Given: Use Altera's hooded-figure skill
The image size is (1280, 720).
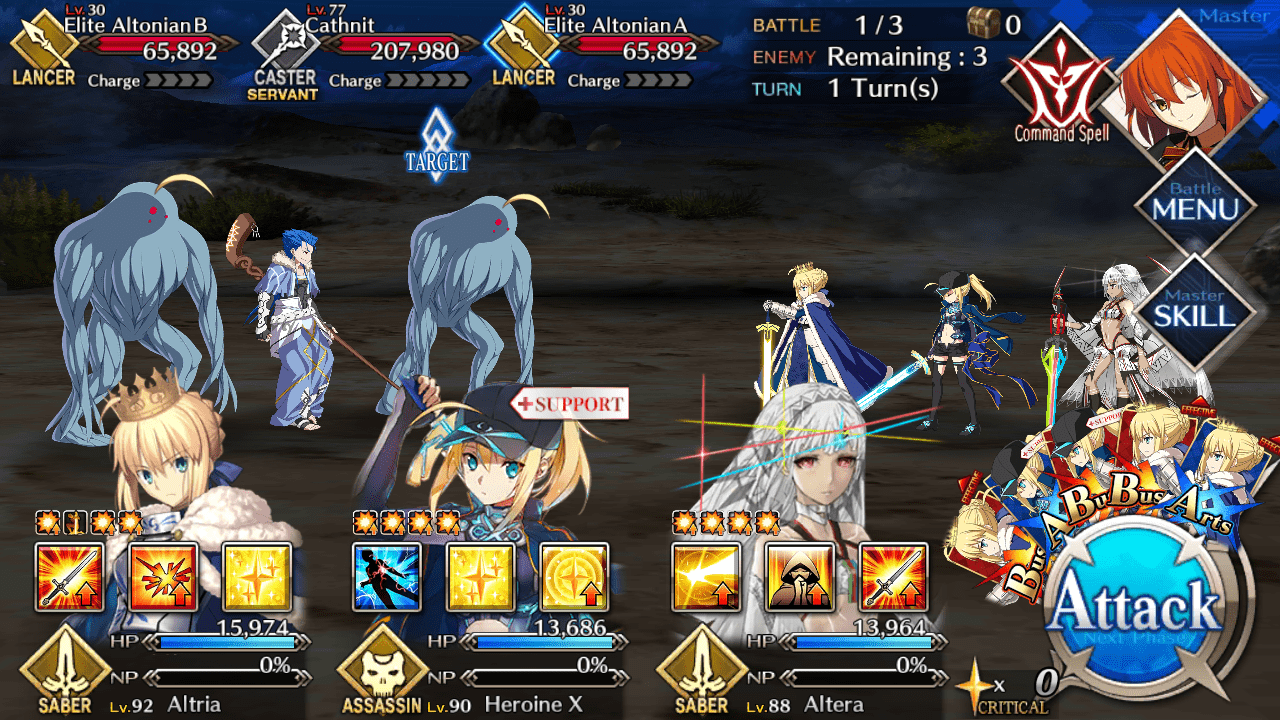Looking at the screenshot, I should pyautogui.click(x=799, y=577).
